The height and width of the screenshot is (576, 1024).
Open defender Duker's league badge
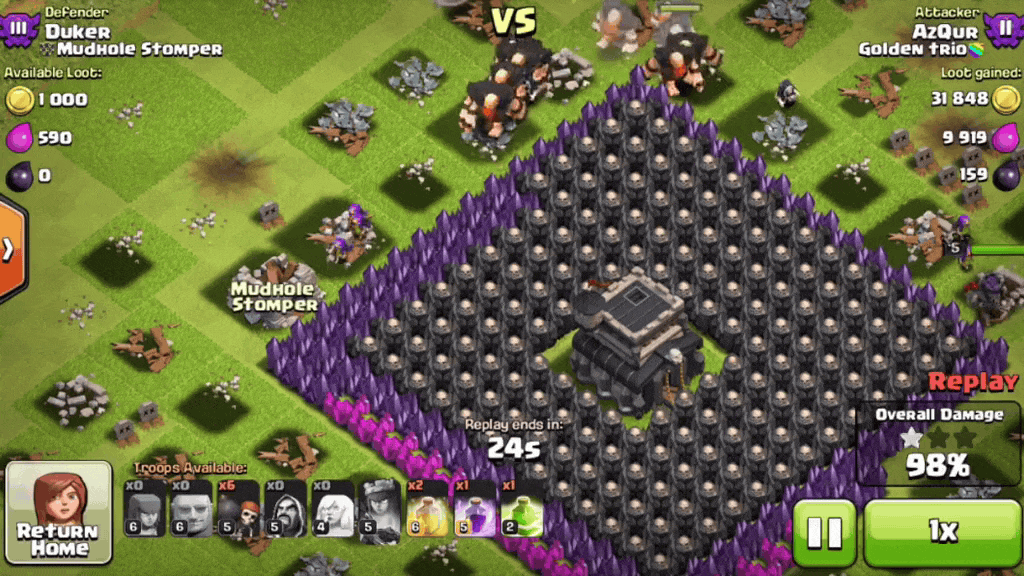(x=18, y=27)
